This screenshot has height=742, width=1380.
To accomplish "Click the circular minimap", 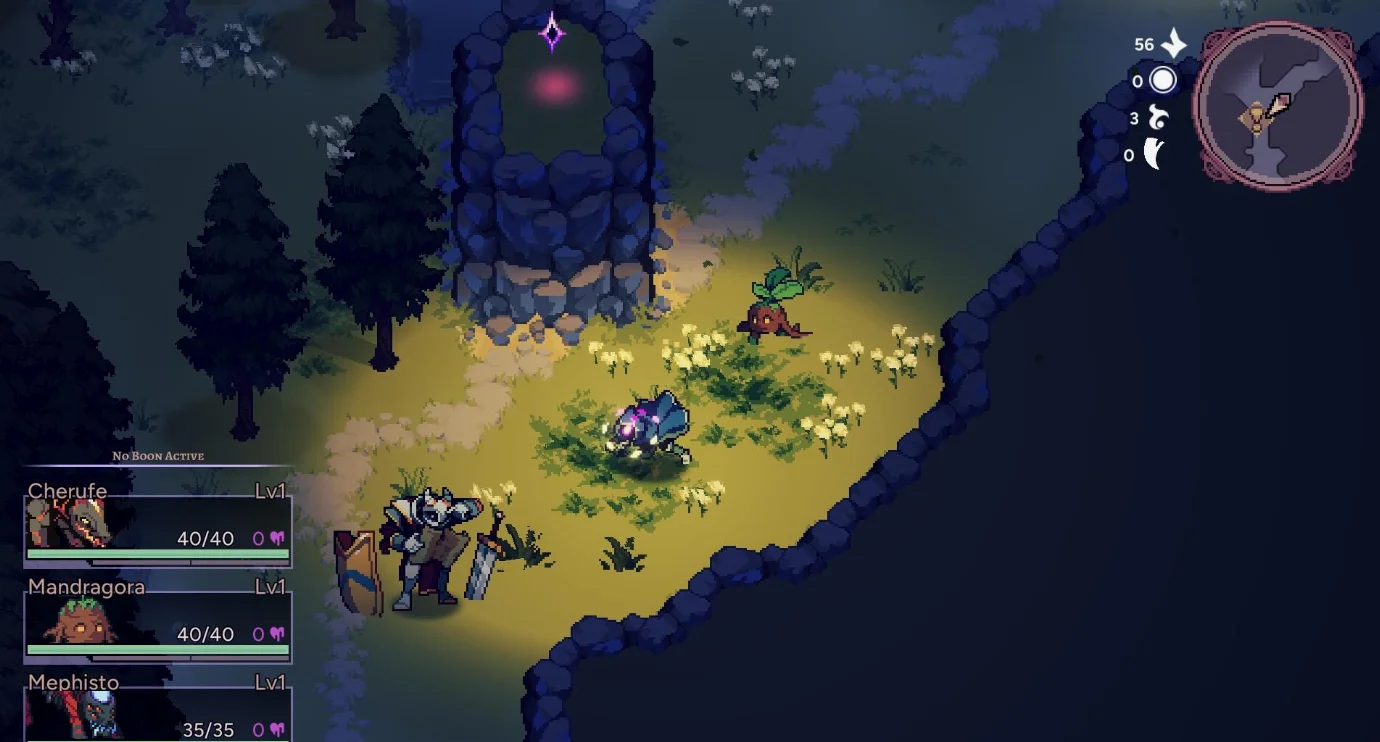I will [x=1279, y=105].
